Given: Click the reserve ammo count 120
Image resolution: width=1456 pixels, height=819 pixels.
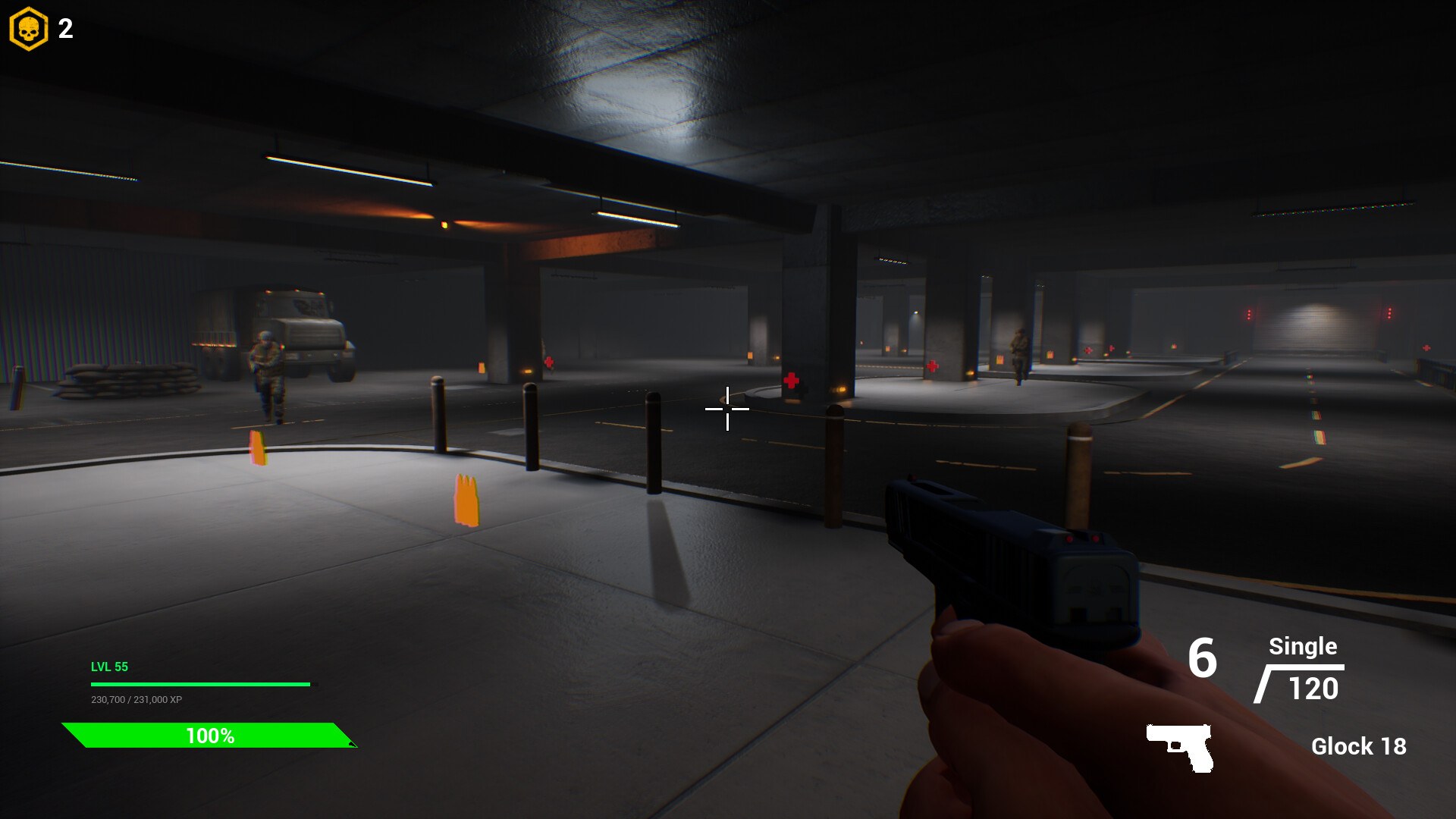Looking at the screenshot, I should tap(1313, 689).
